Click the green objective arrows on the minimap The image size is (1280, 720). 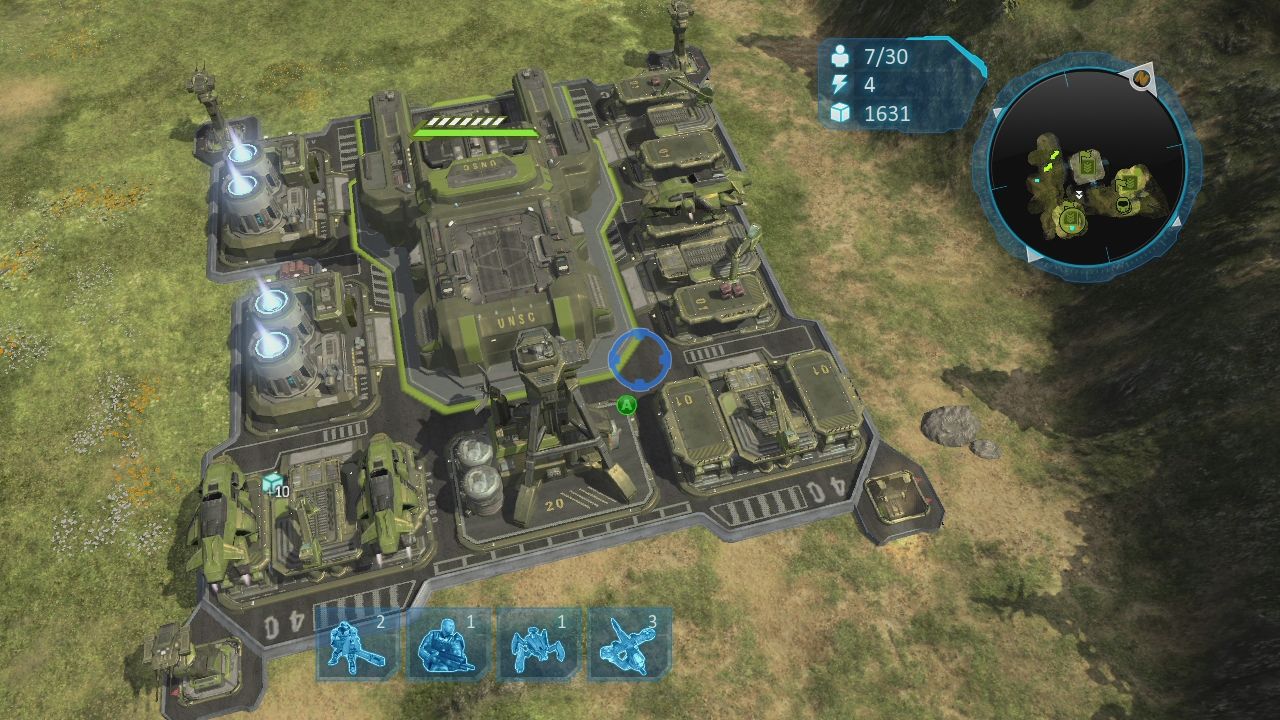pyautogui.click(x=1052, y=162)
